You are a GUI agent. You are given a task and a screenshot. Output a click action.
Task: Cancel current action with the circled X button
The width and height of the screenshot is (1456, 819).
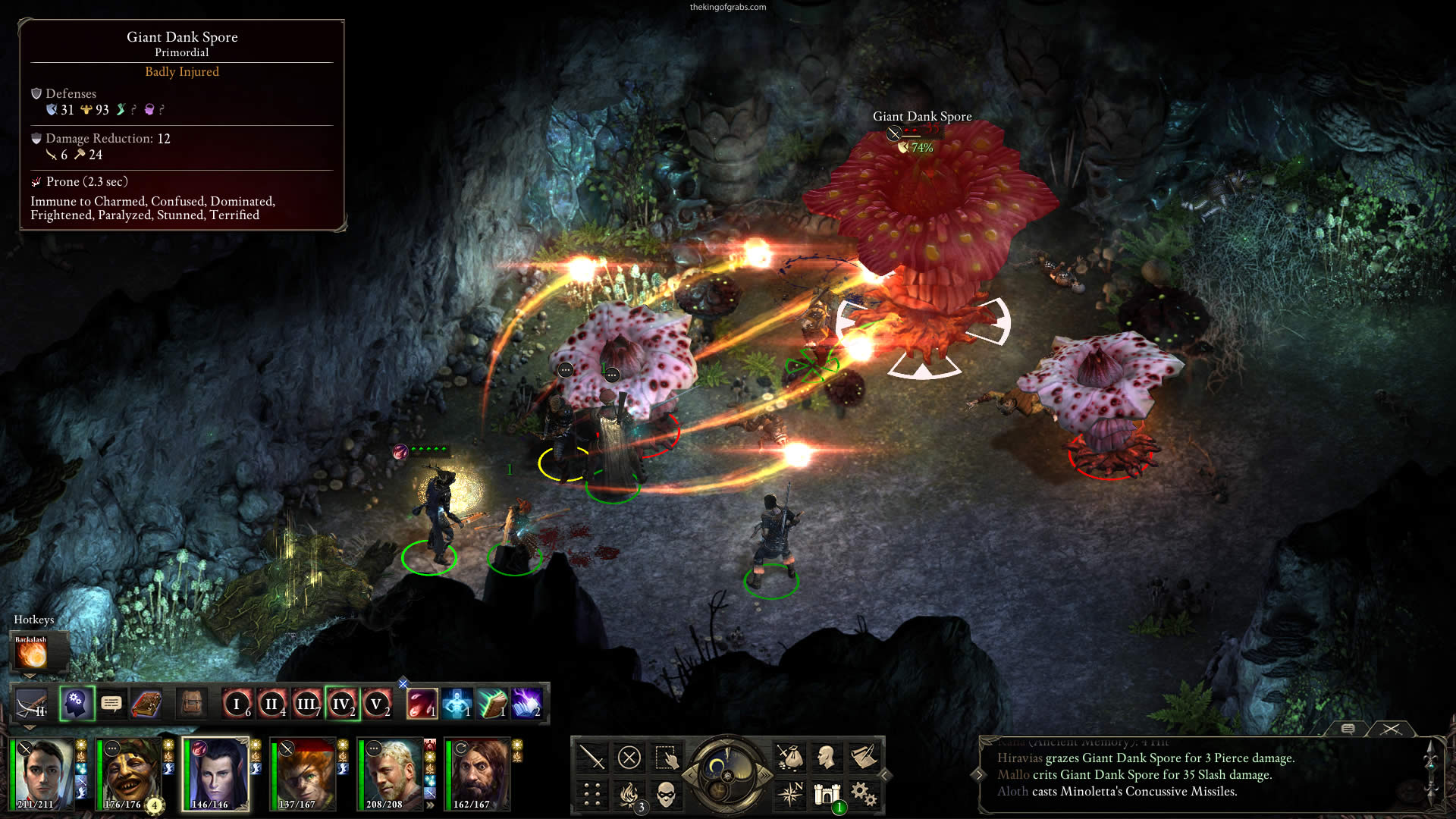629,757
